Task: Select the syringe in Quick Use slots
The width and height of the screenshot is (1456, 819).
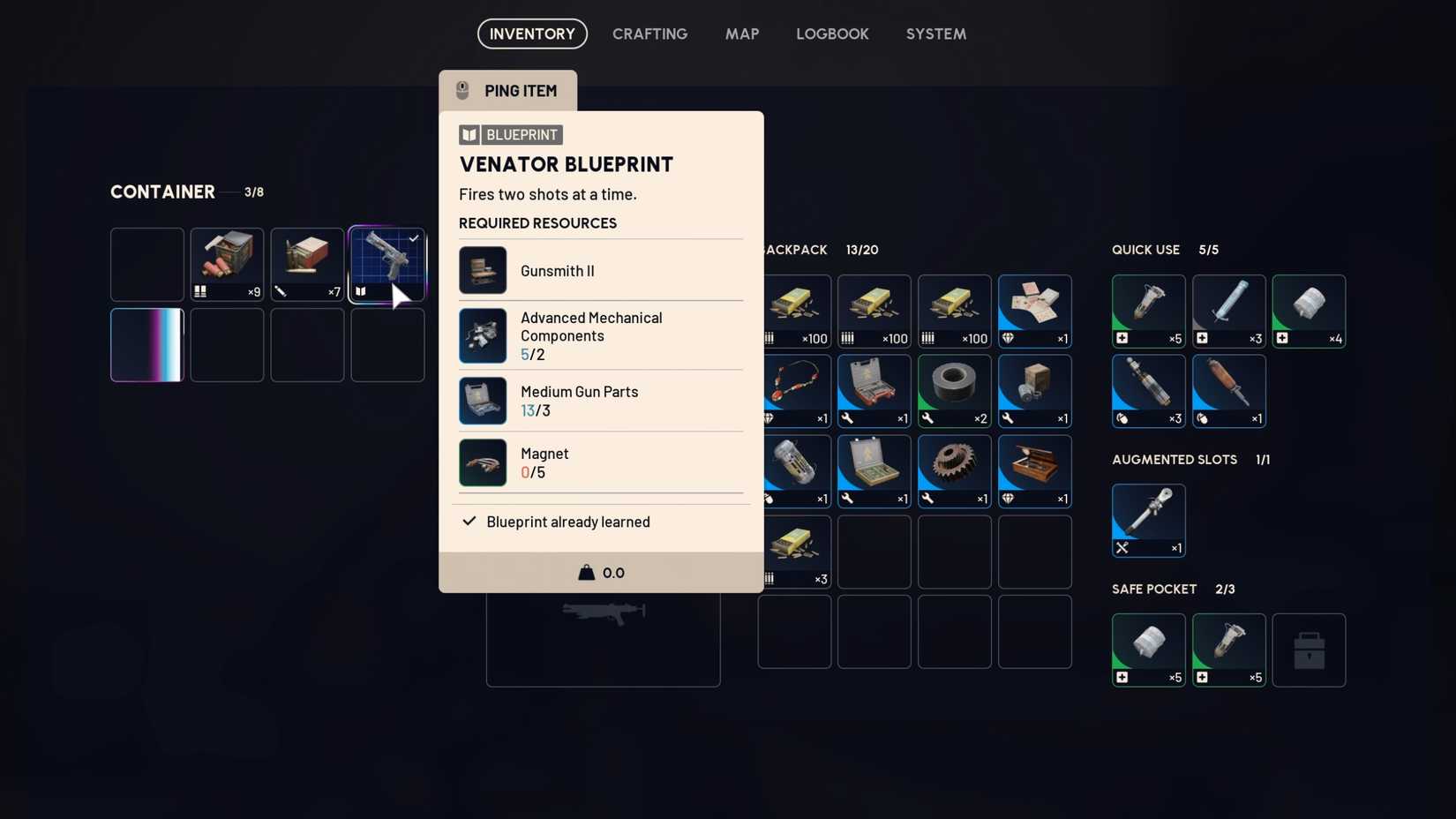Action: [1228, 311]
